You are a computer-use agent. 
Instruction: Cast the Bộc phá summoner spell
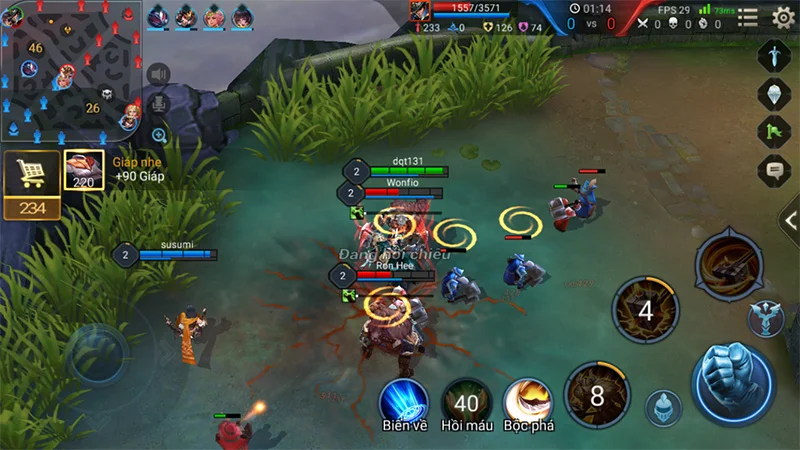tap(528, 402)
